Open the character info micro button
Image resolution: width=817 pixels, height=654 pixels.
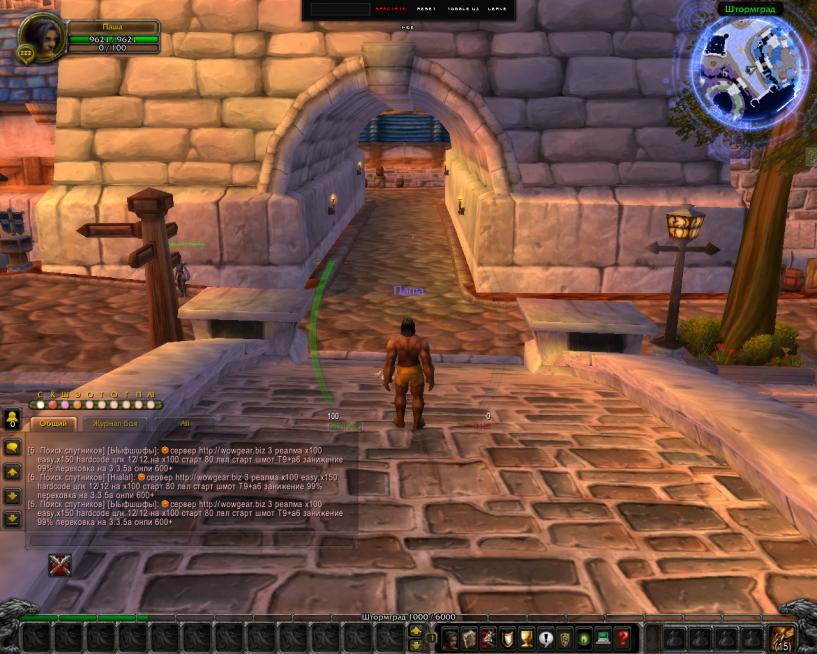click(451, 637)
